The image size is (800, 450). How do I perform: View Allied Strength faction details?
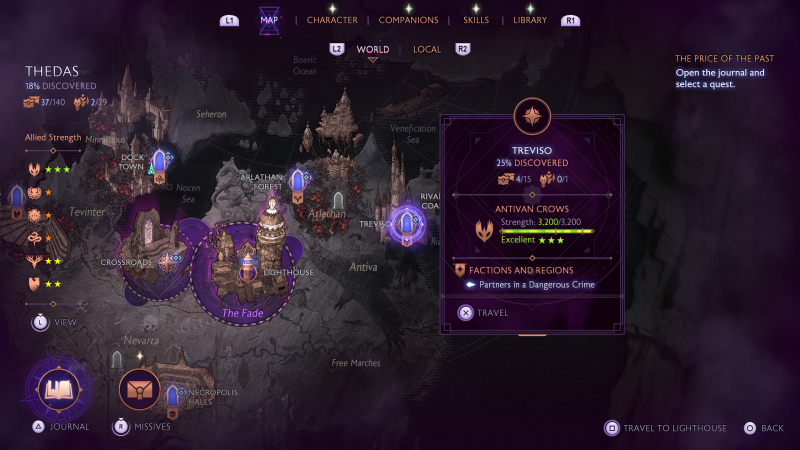click(x=40, y=322)
